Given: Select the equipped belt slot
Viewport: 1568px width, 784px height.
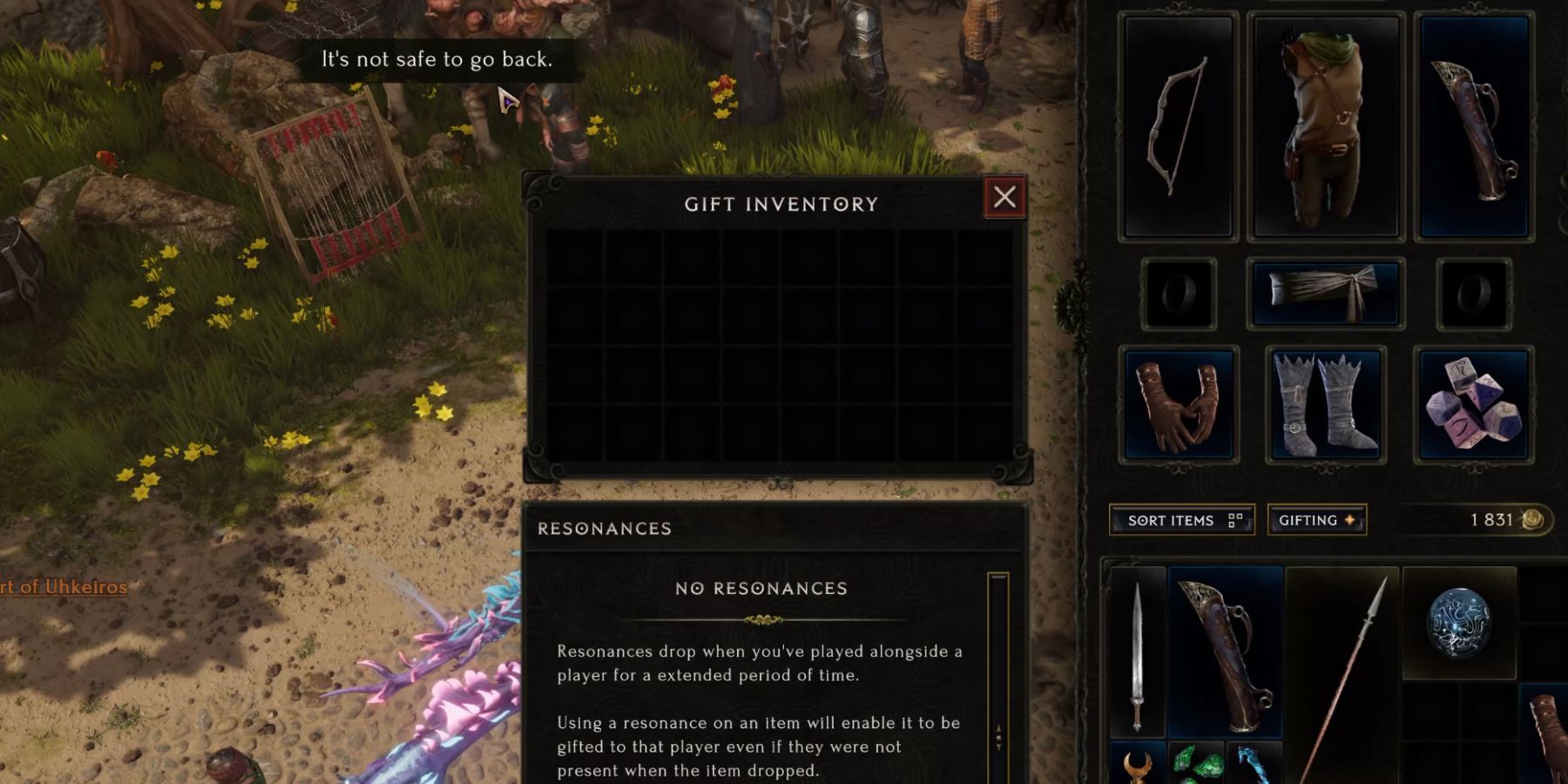Looking at the screenshot, I should tap(1325, 294).
